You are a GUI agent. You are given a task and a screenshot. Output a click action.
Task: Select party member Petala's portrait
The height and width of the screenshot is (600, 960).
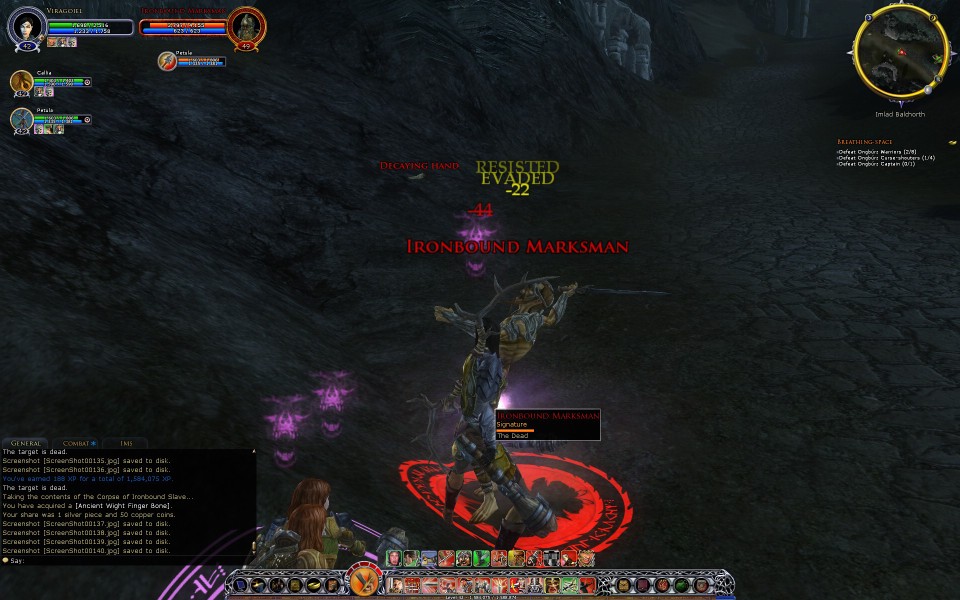point(22,120)
